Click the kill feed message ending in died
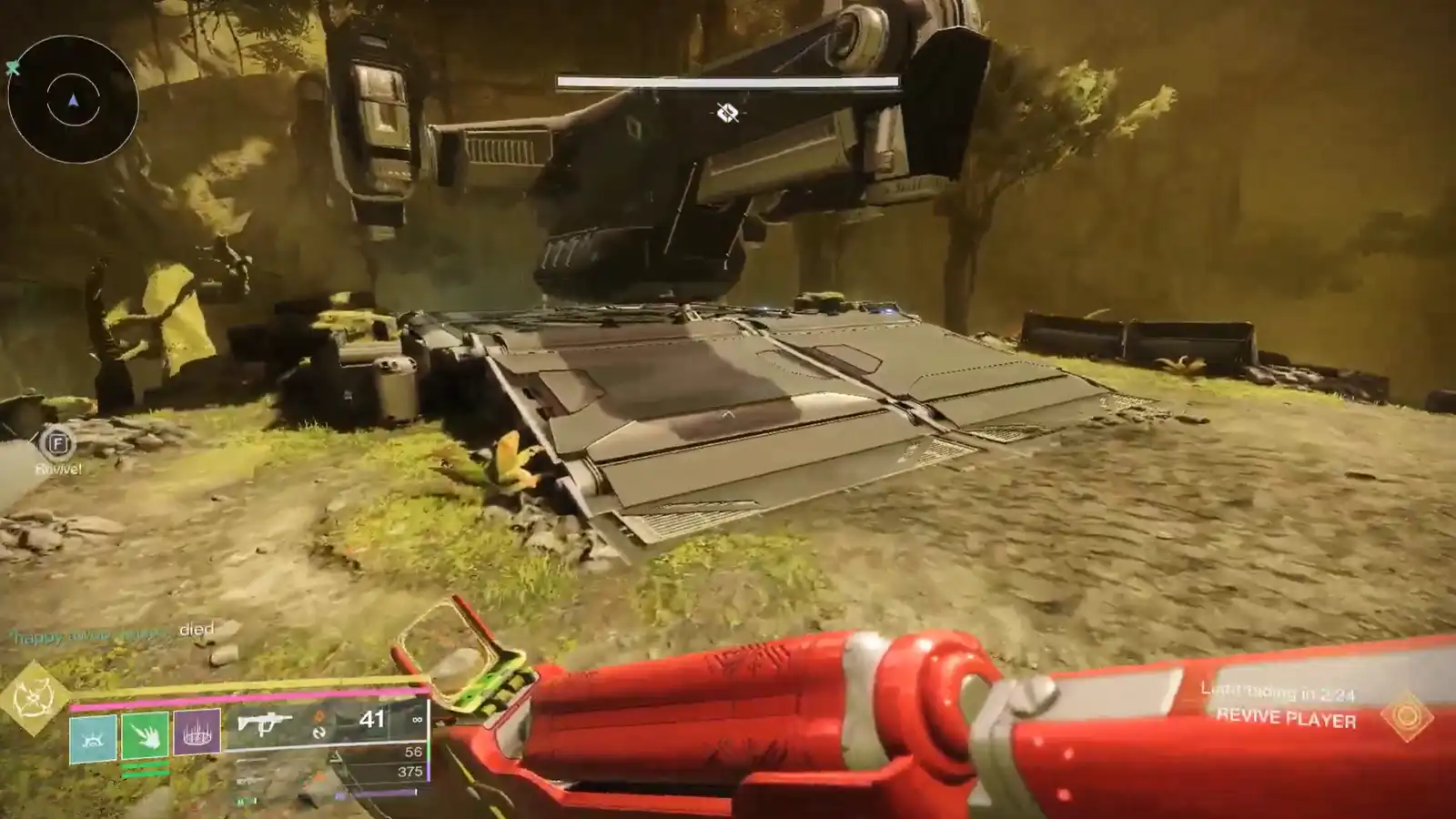1456x819 pixels. [109, 628]
